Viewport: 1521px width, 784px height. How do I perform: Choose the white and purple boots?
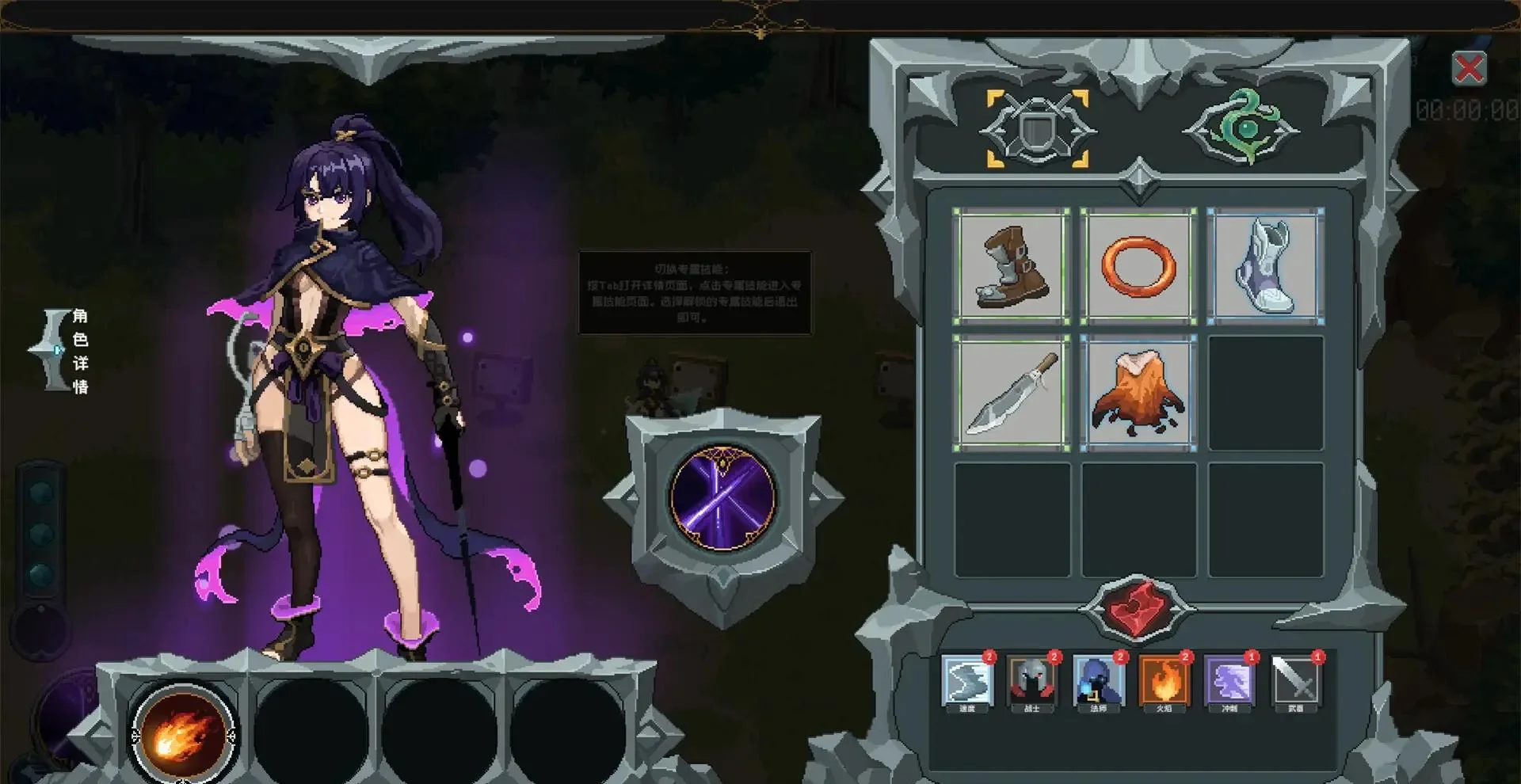tap(1265, 266)
